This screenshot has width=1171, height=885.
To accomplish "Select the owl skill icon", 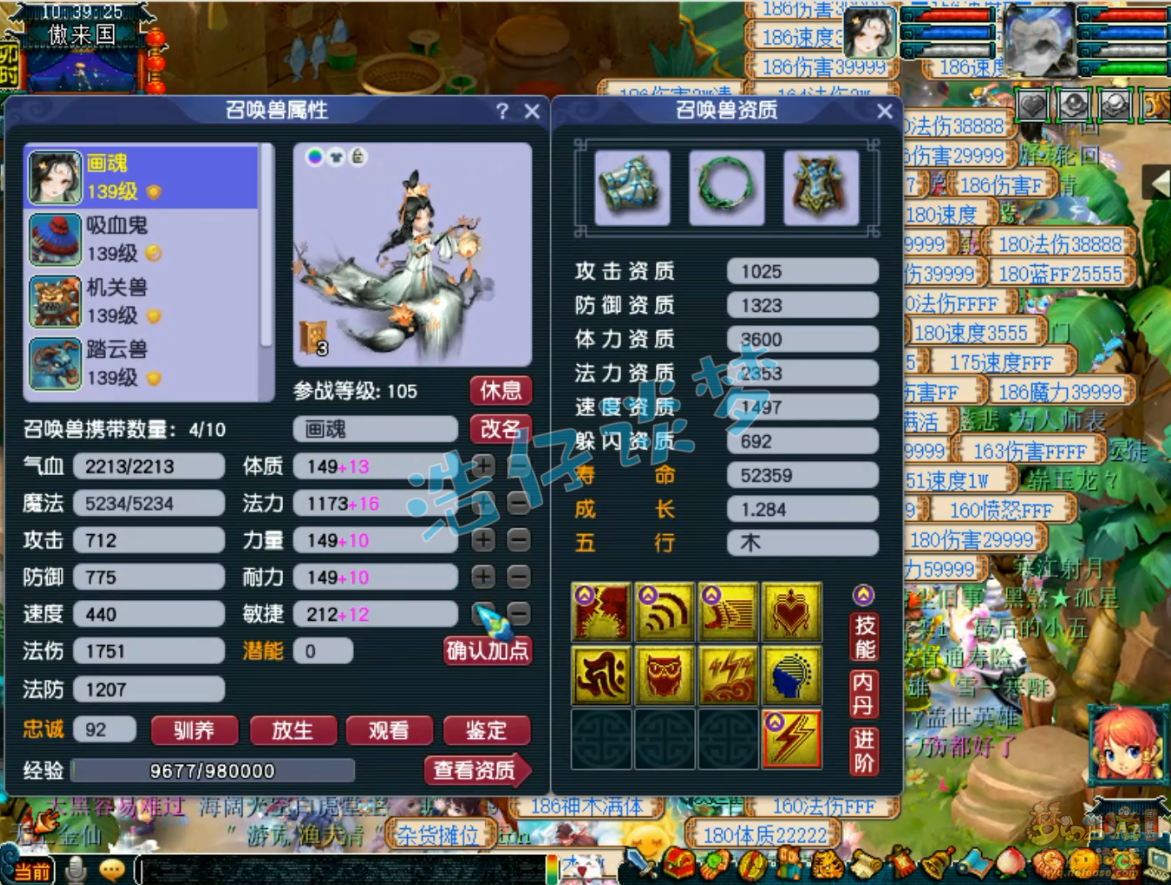I will click(x=665, y=676).
